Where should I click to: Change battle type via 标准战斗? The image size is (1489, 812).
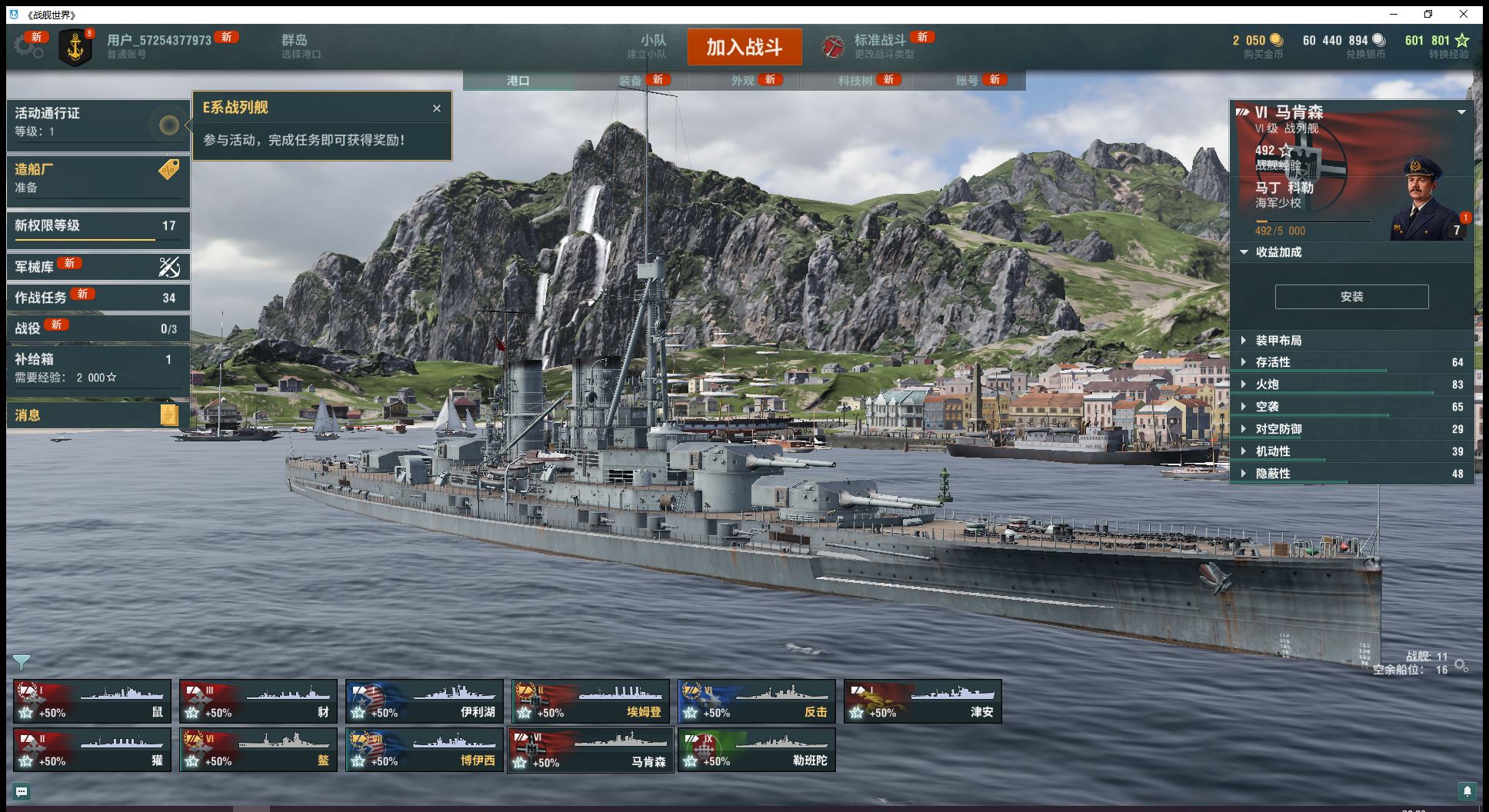[x=879, y=46]
